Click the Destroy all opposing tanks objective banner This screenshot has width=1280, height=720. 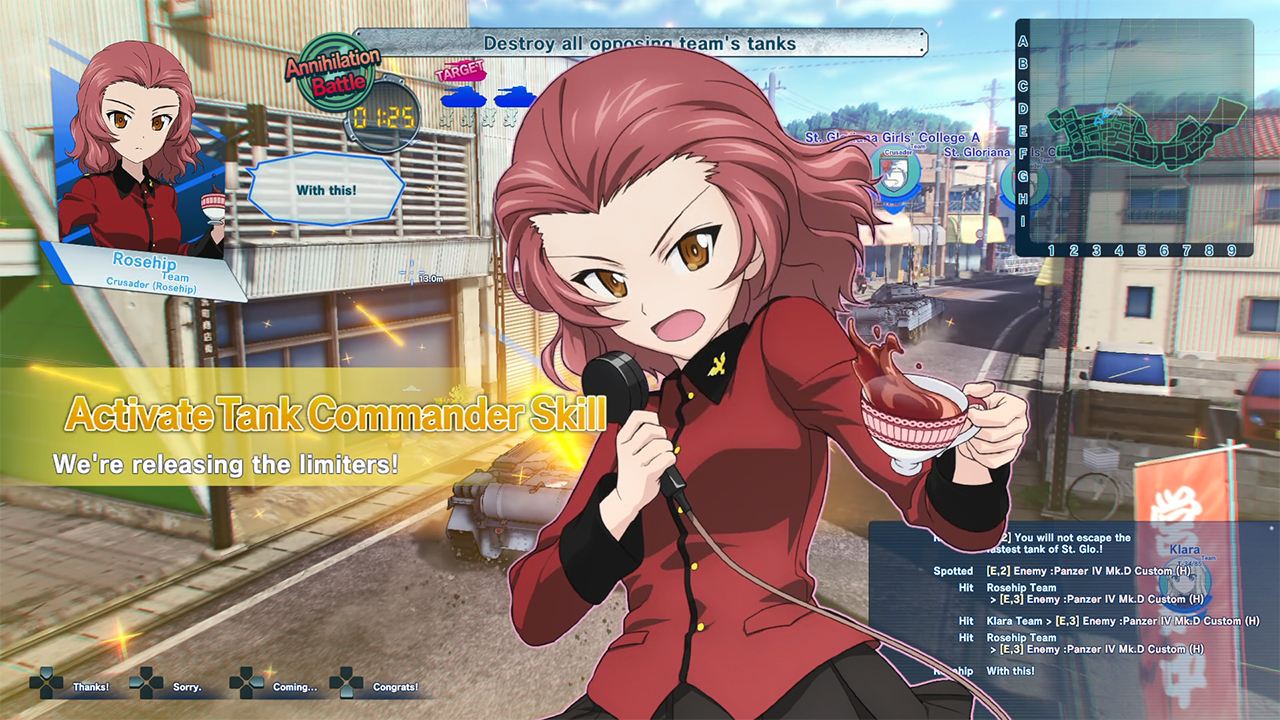(640, 43)
